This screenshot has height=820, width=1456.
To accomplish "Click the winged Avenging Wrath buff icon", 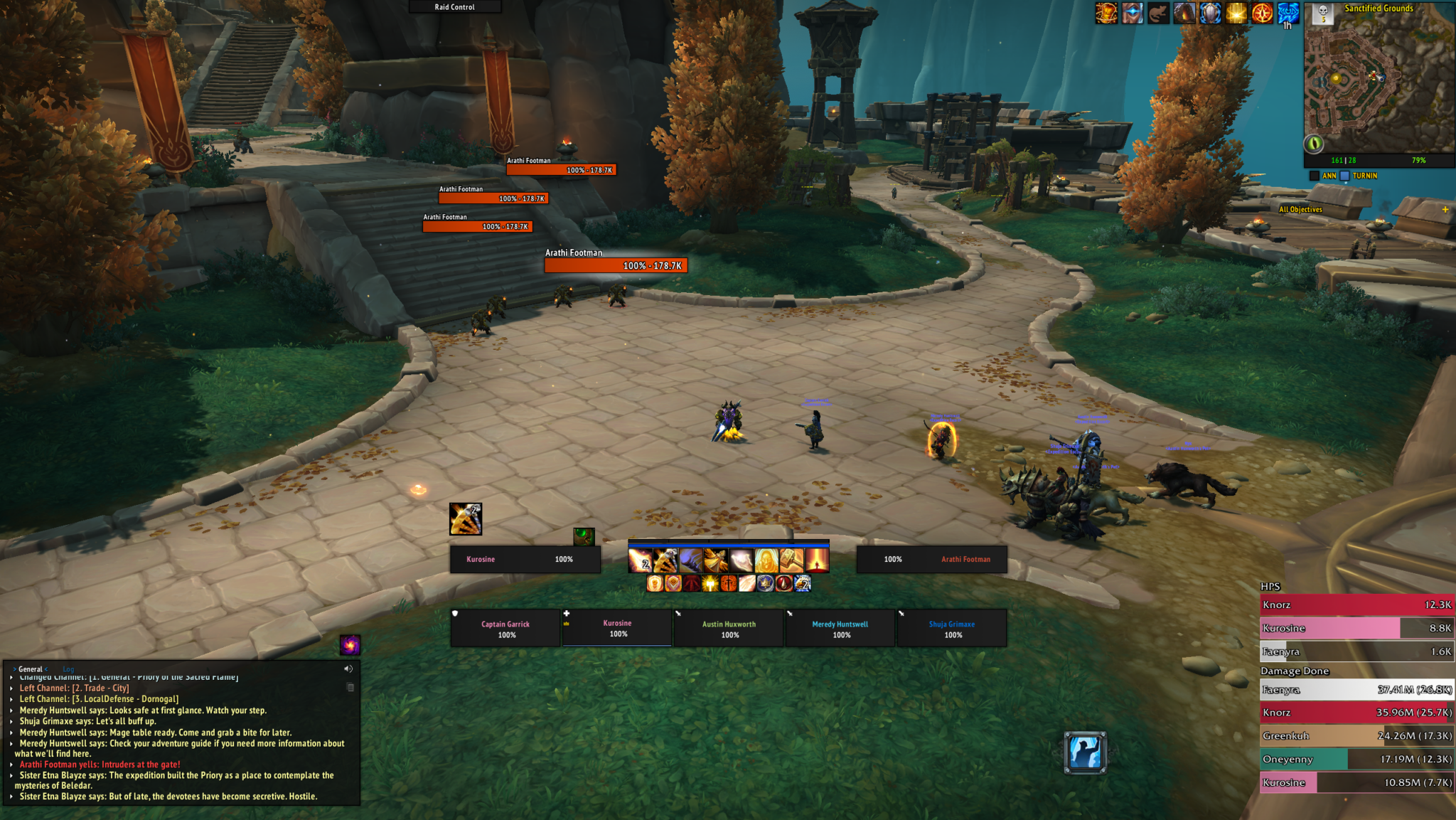I will tap(715, 560).
